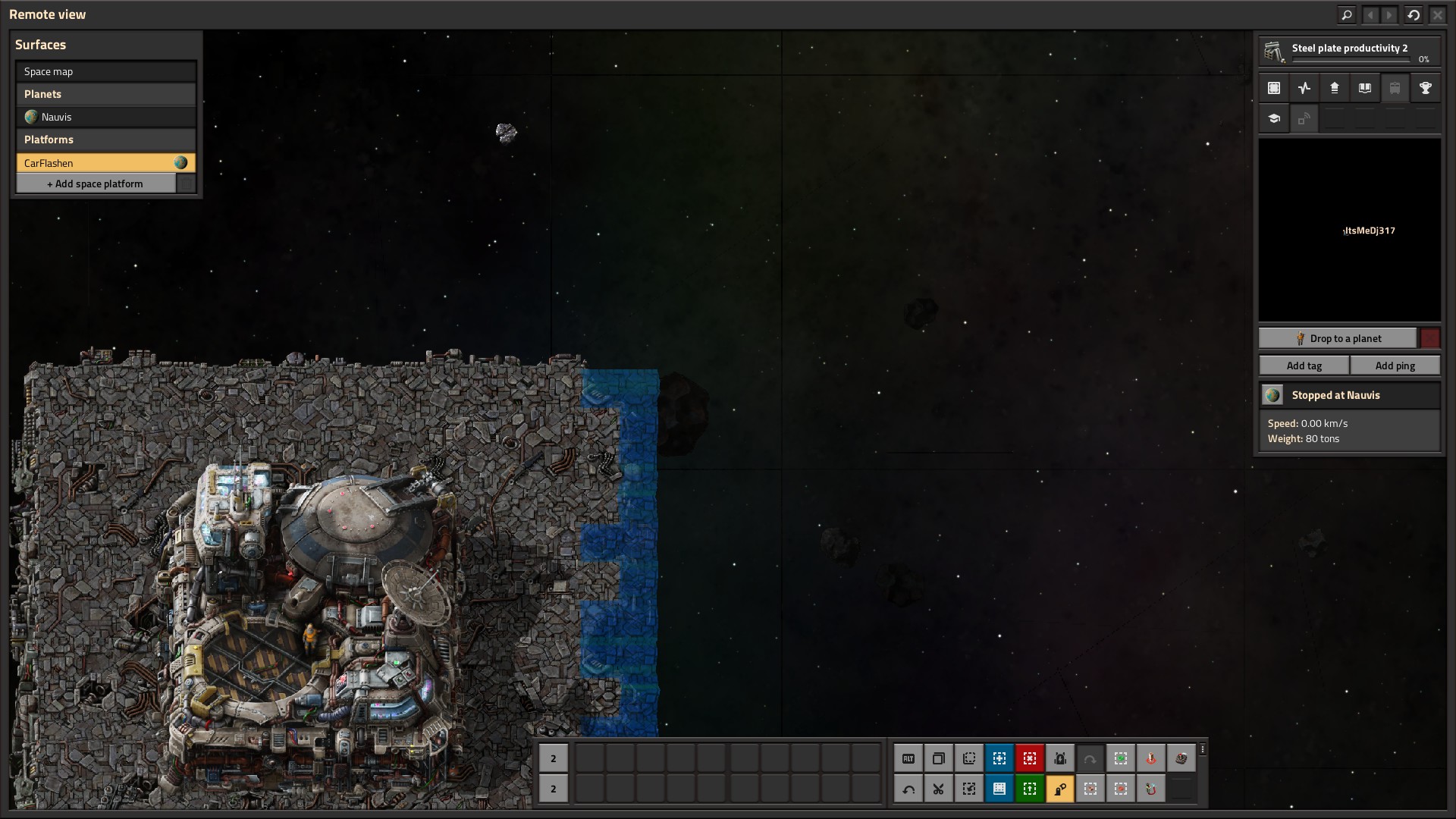
Task: Toggle the ALT mode shortcut
Action: click(908, 758)
